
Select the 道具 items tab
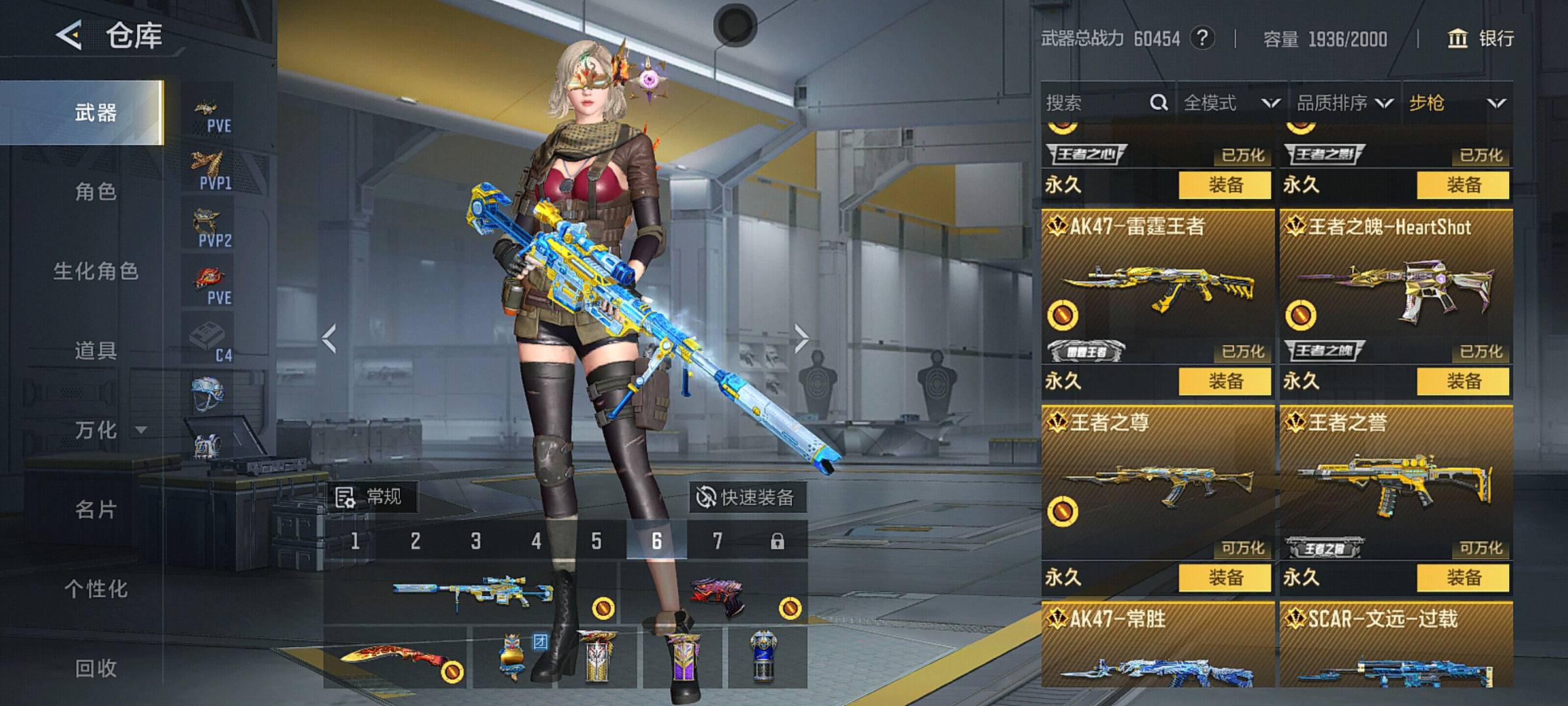95,351
